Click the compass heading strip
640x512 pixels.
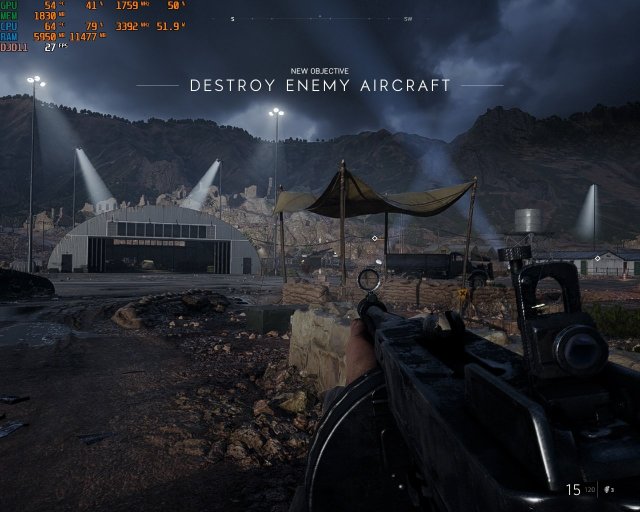[x=320, y=18]
